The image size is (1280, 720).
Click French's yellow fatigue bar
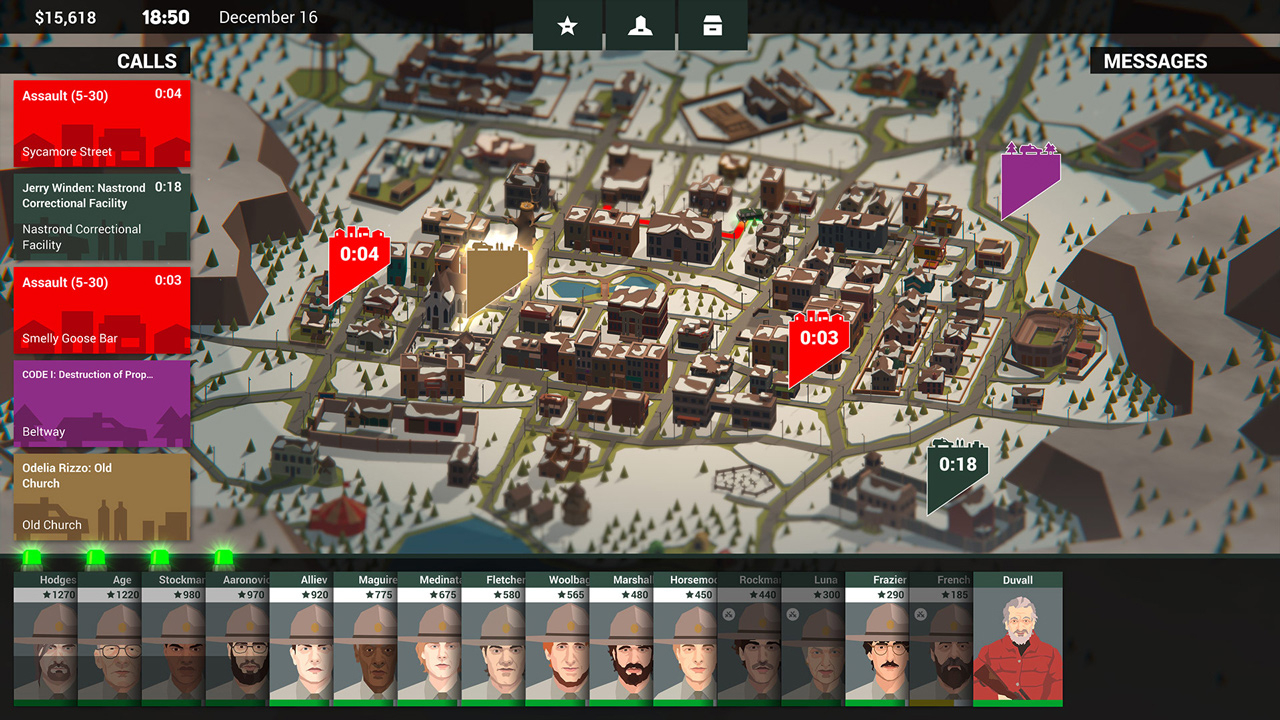pyautogui.click(x=930, y=702)
